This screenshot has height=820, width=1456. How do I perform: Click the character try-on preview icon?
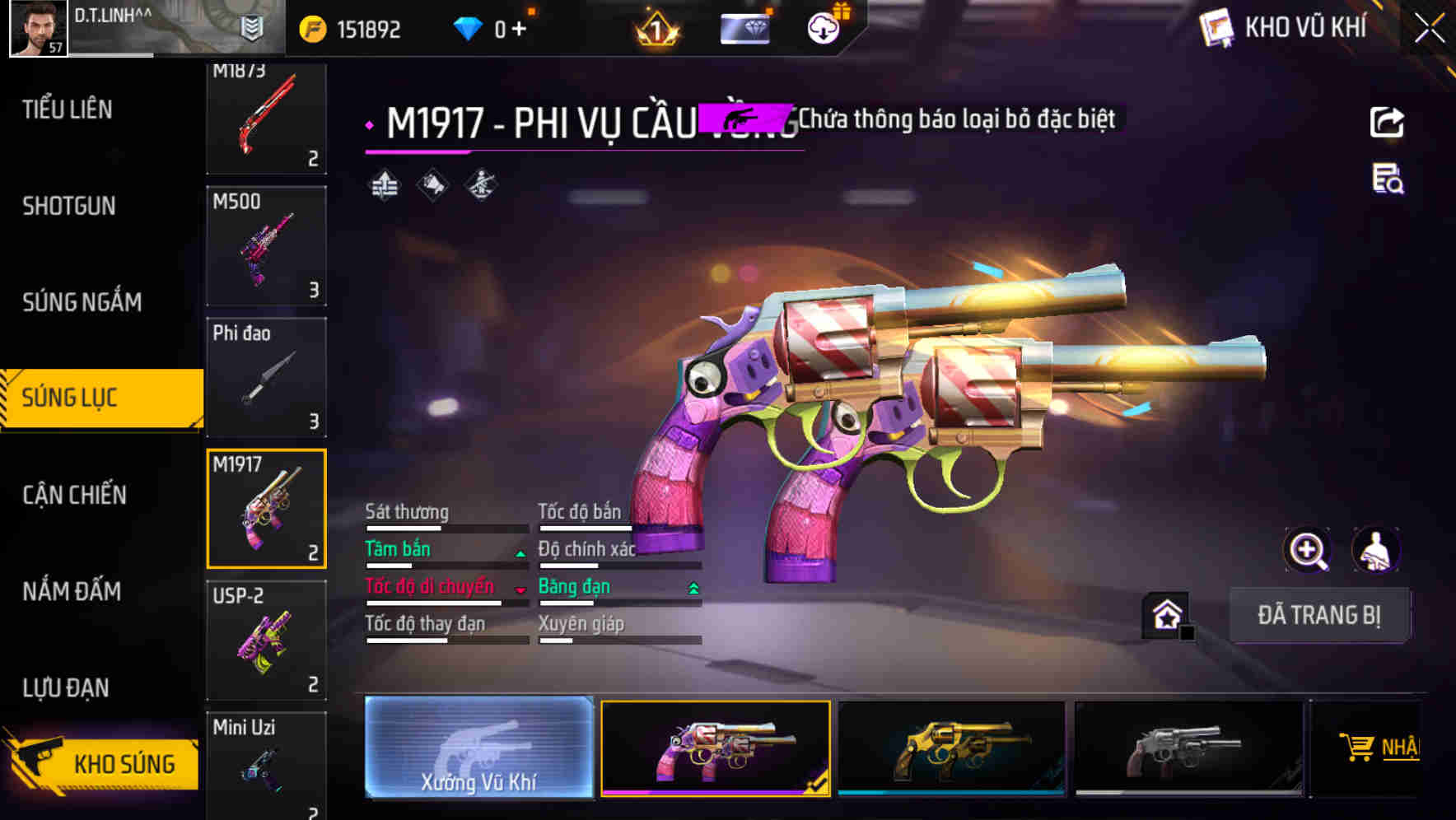1374,550
